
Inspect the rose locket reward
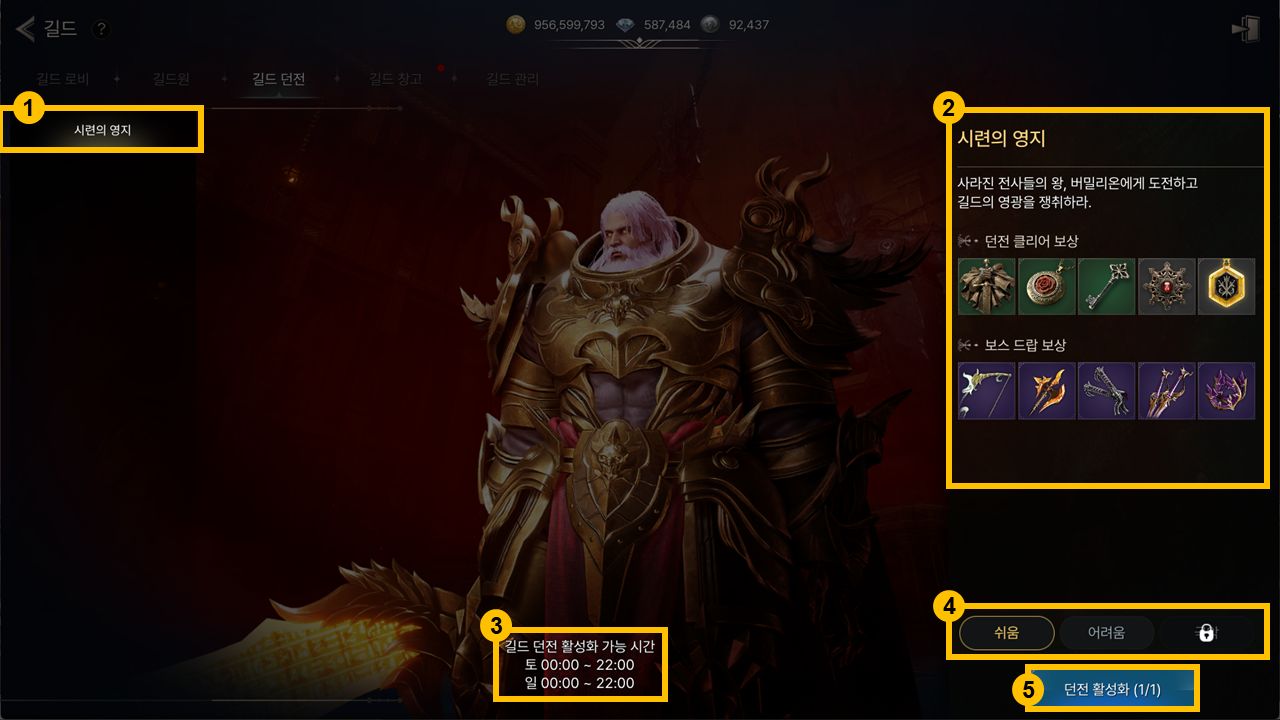pos(1047,287)
